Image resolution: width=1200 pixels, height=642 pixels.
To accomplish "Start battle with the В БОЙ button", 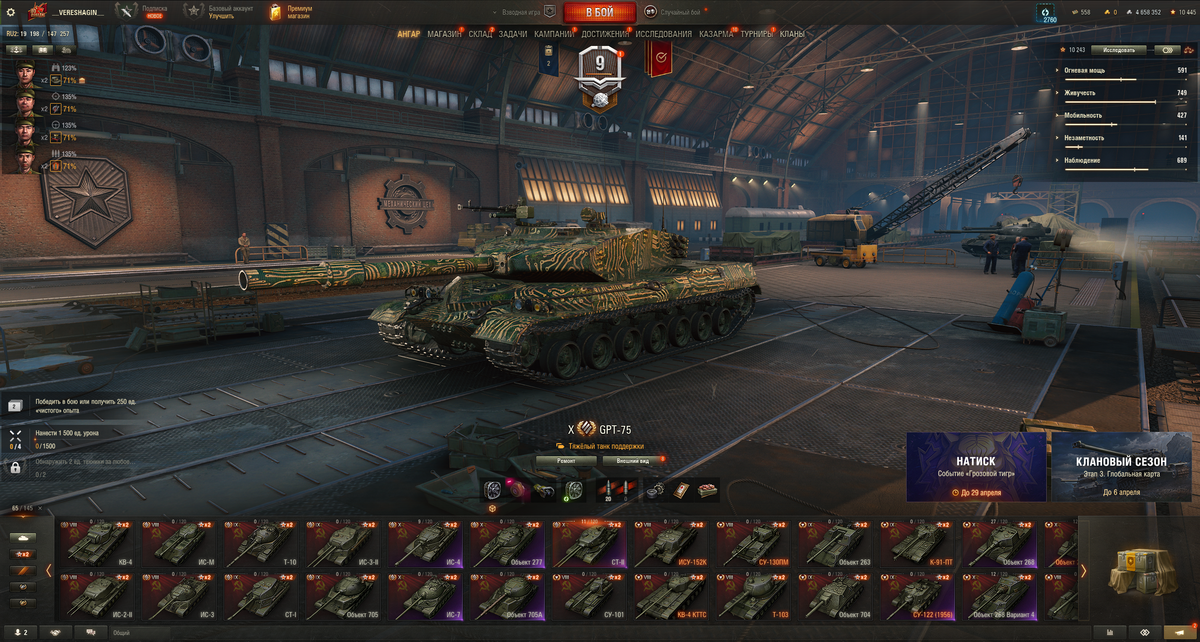I will pyautogui.click(x=600, y=12).
